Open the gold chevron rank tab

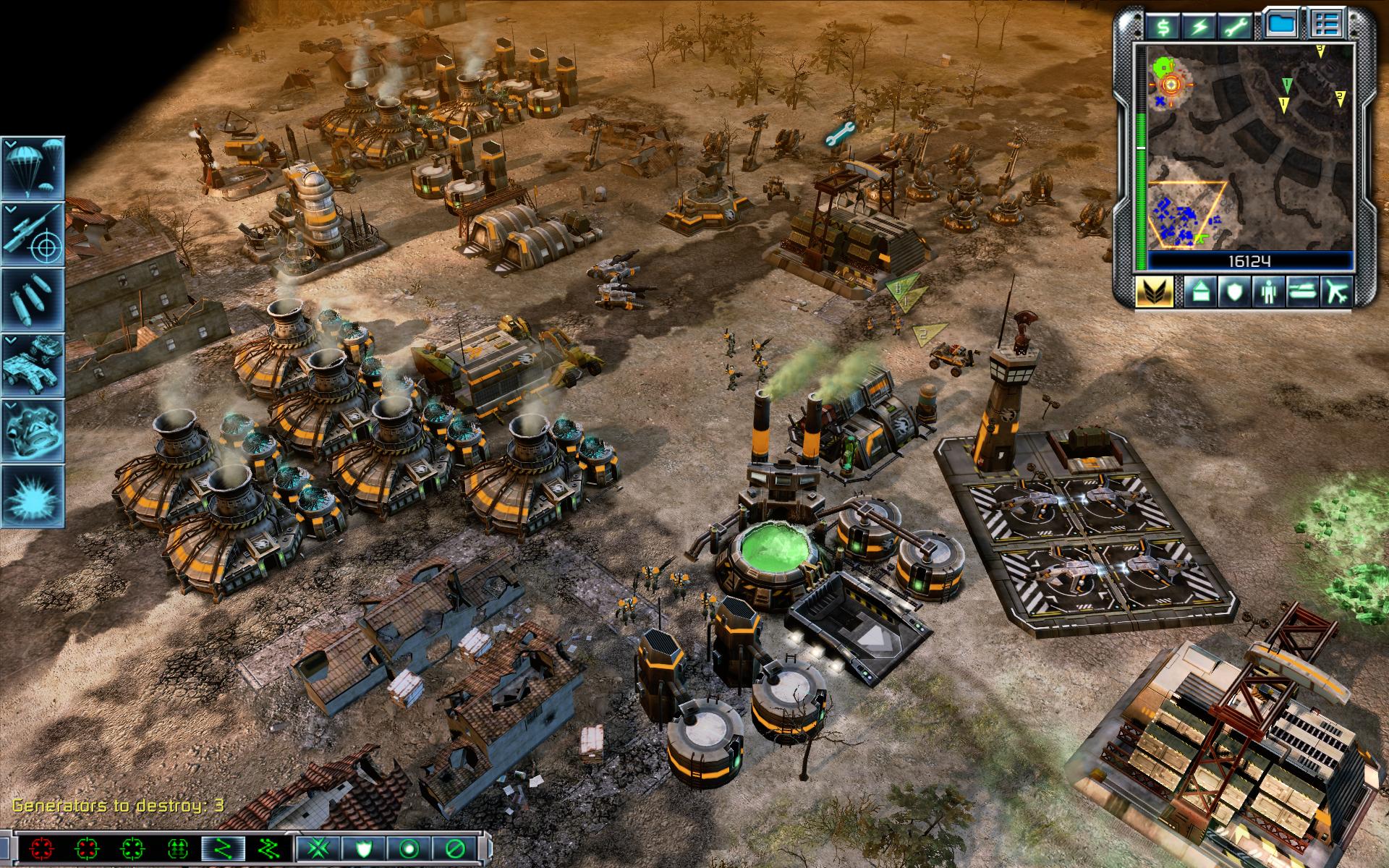tap(1154, 292)
